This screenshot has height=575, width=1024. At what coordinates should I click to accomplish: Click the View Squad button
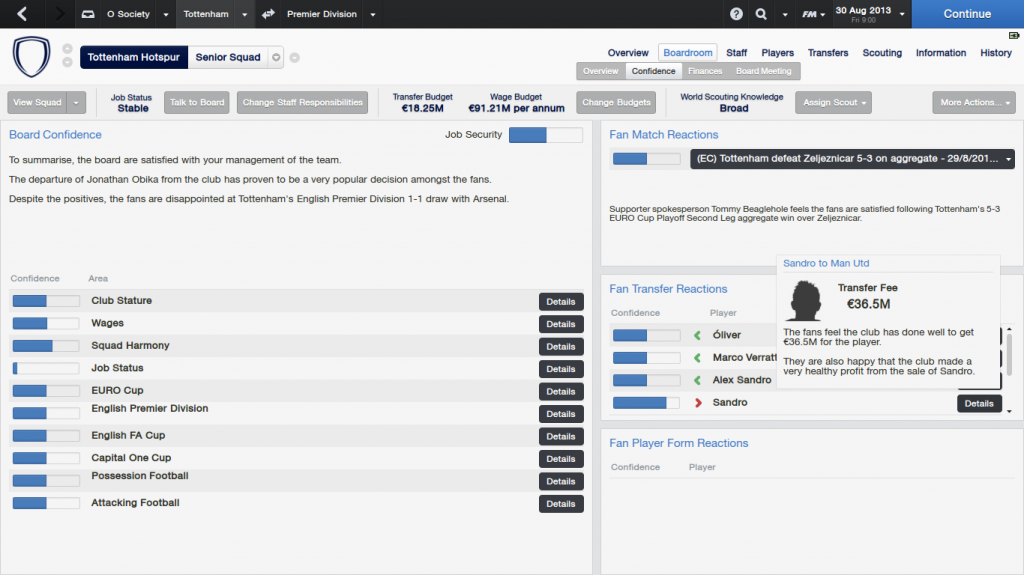click(37, 102)
